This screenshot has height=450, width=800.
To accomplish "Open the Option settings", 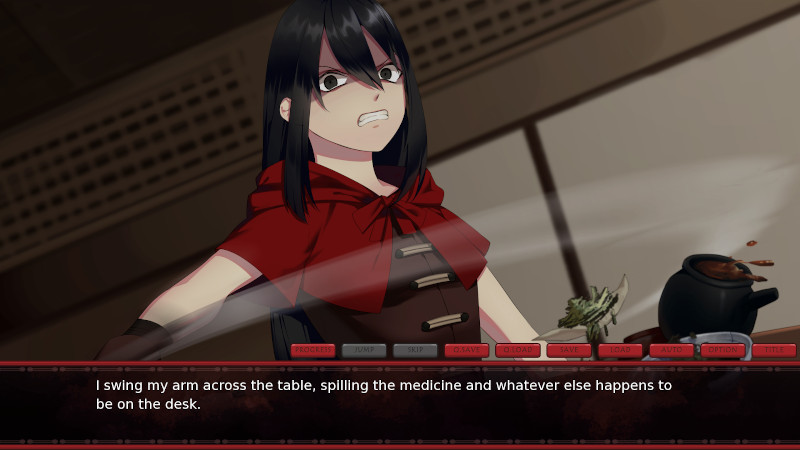I will (723, 350).
